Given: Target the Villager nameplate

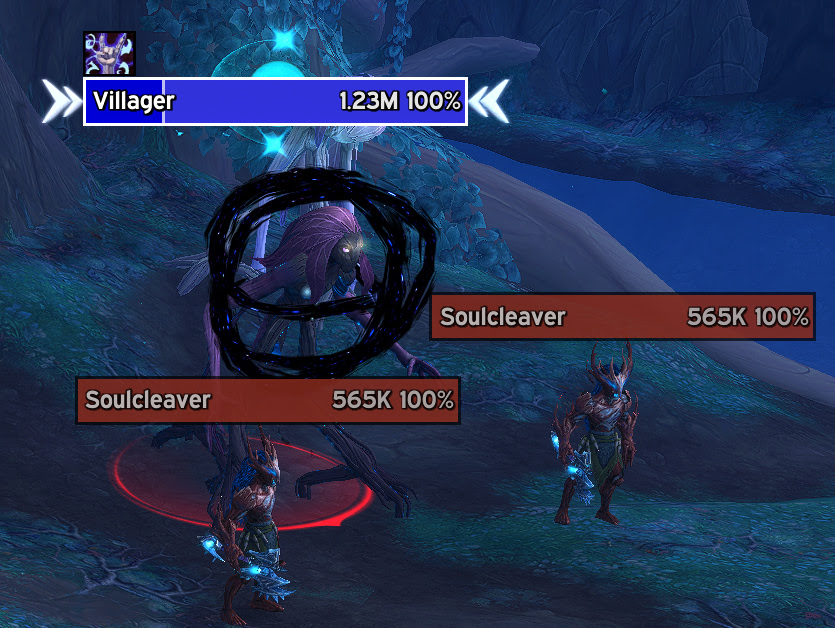Looking at the screenshot, I should point(275,101).
